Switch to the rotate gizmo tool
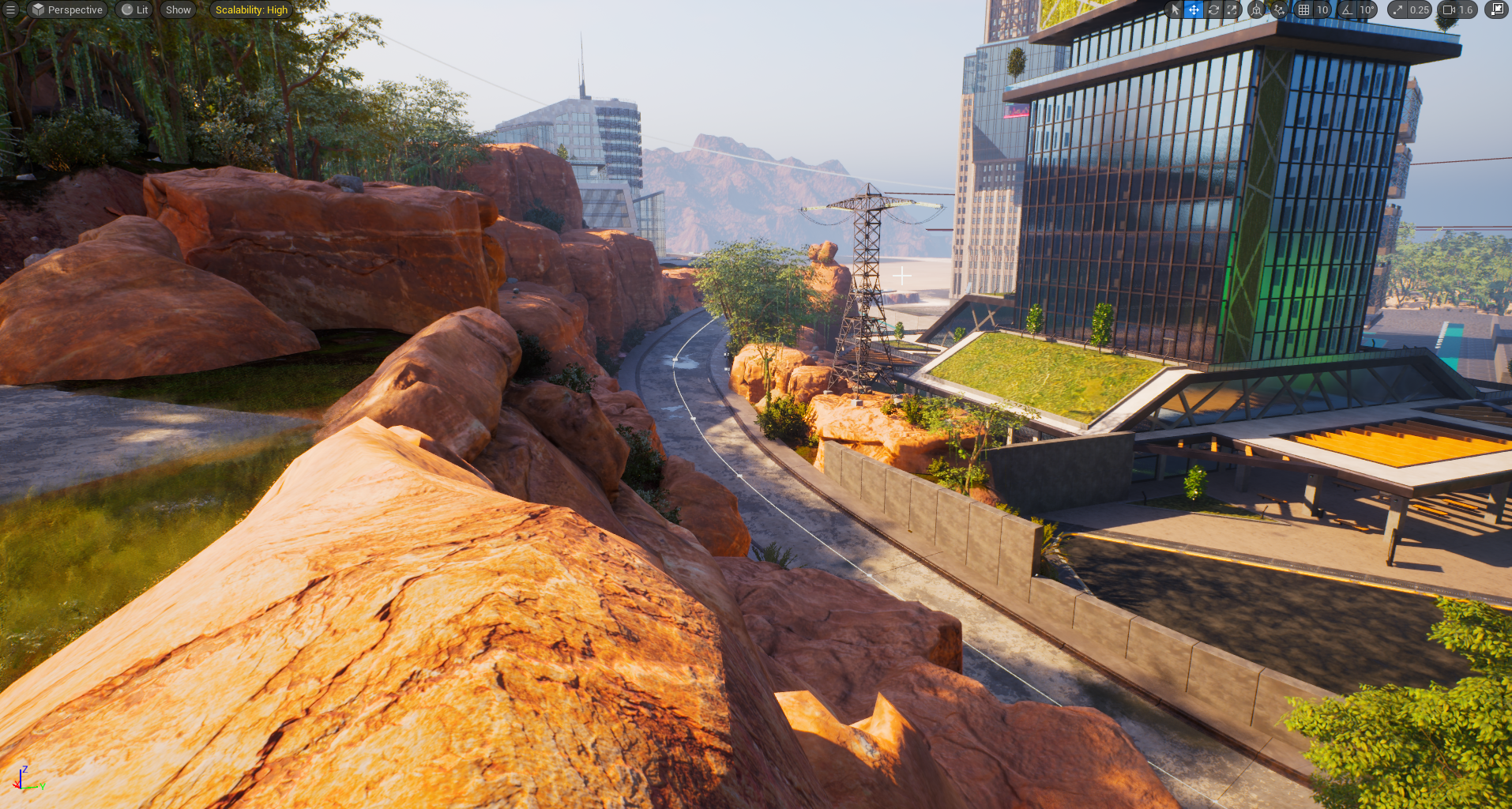 coord(1213,9)
